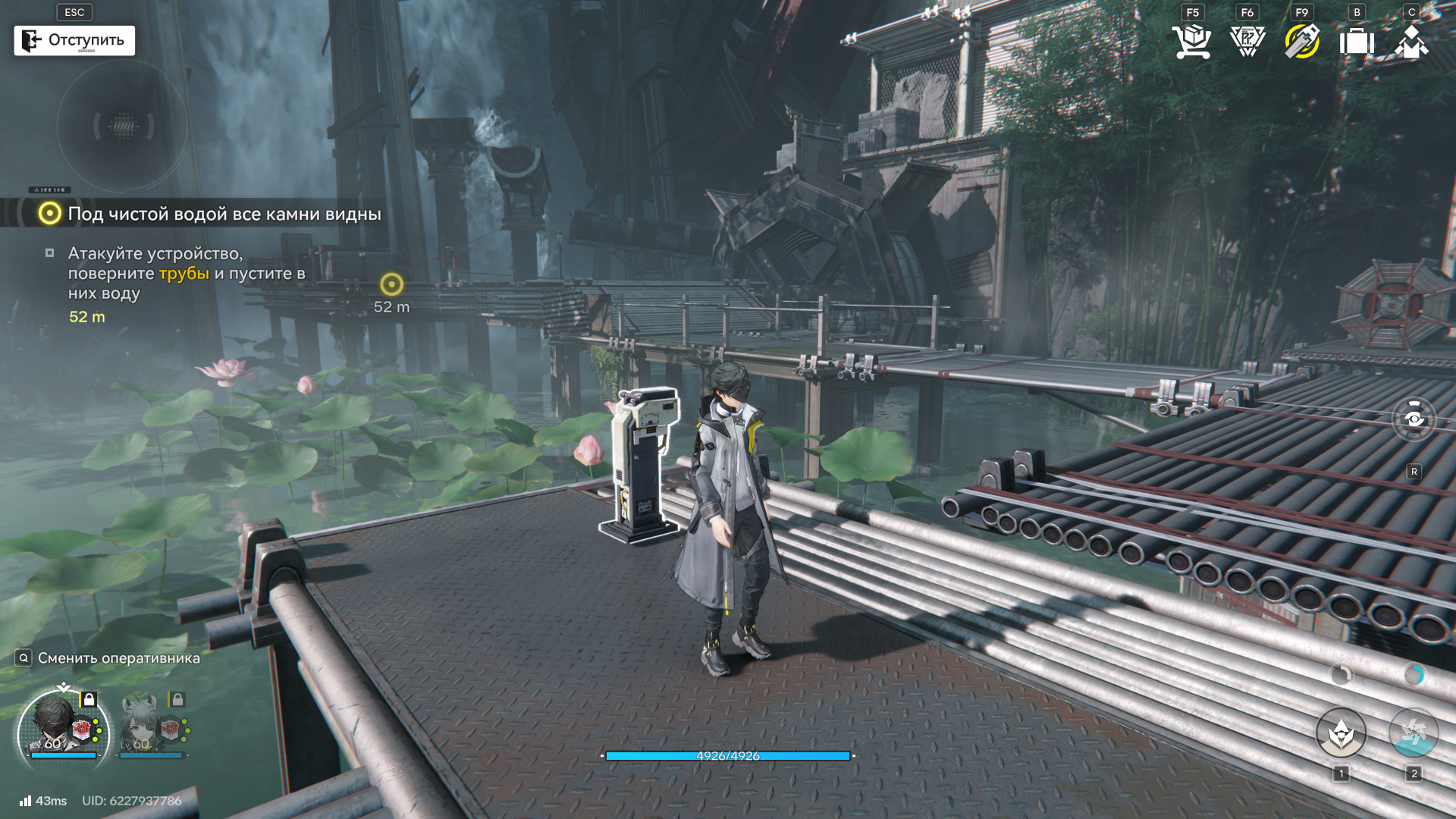Toggle the eye scan mode icon
1456x819 pixels.
(x=1414, y=419)
